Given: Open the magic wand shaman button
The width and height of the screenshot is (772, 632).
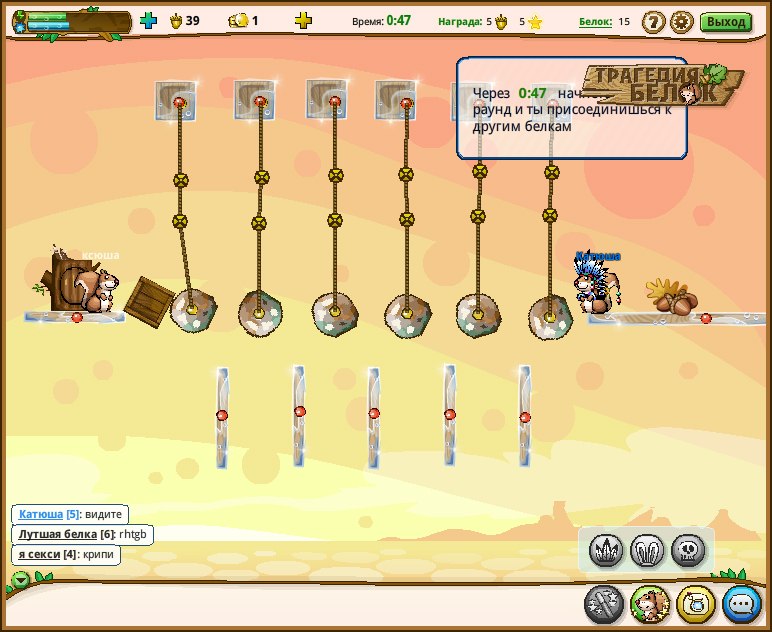Looking at the screenshot, I should pos(604,604).
